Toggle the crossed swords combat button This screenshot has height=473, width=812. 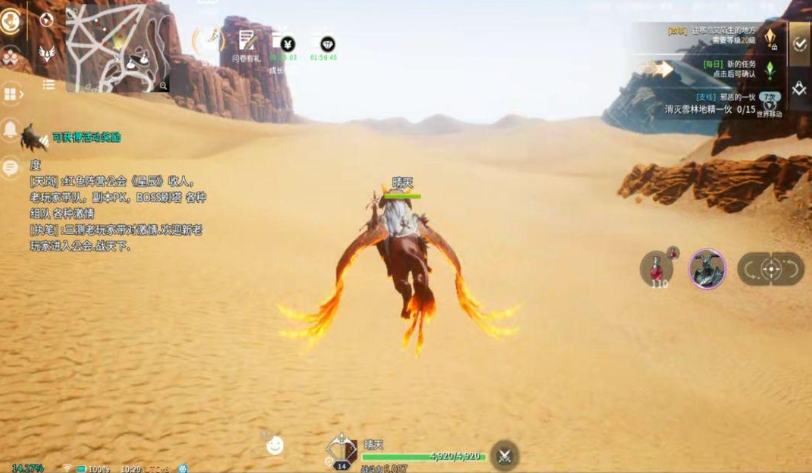coord(505,453)
